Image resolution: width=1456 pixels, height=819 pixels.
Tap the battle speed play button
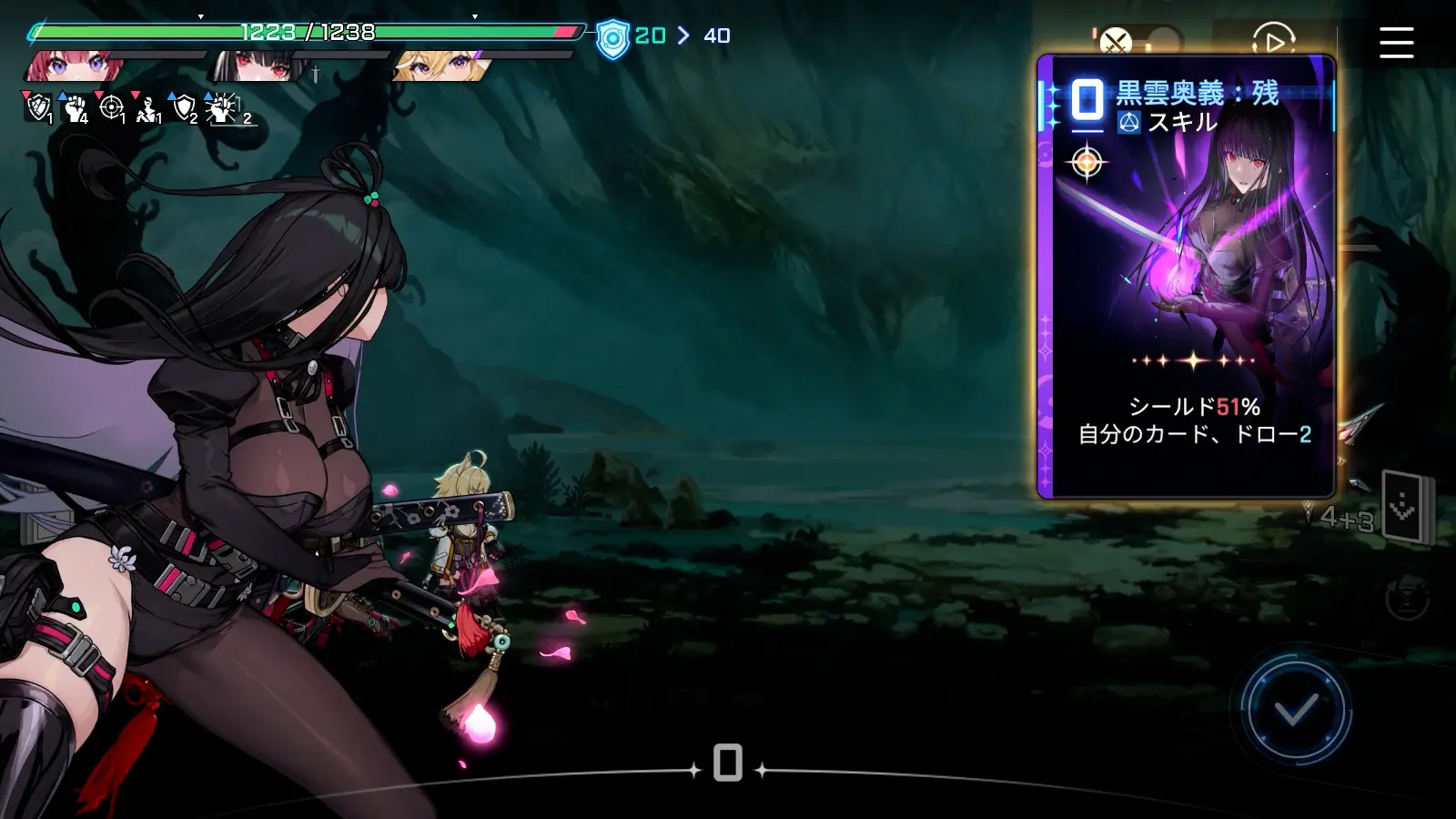tap(1273, 41)
